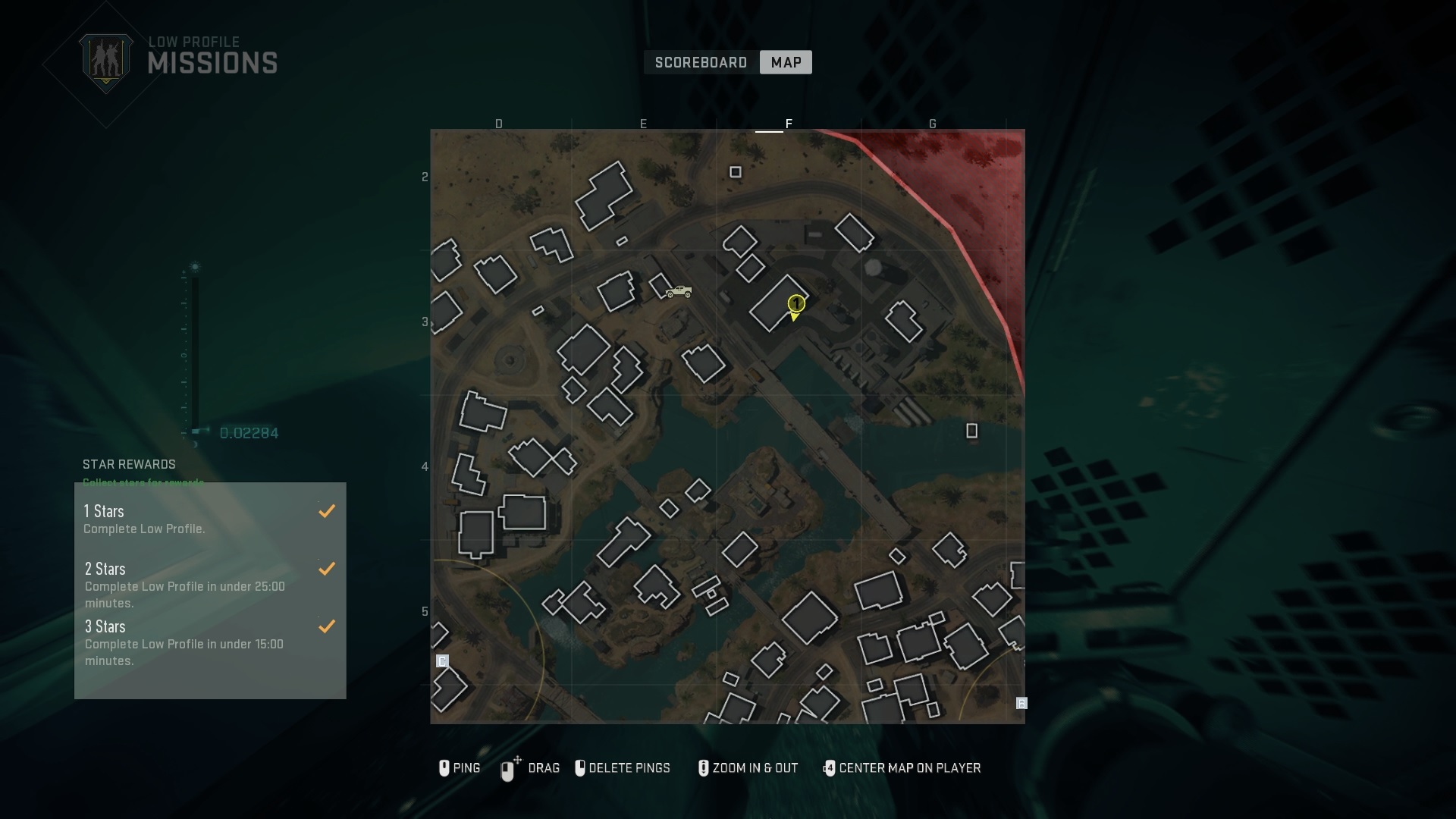Screen dimensions: 1456x819
Task: Switch to the Scoreboard tab
Action: (x=700, y=62)
